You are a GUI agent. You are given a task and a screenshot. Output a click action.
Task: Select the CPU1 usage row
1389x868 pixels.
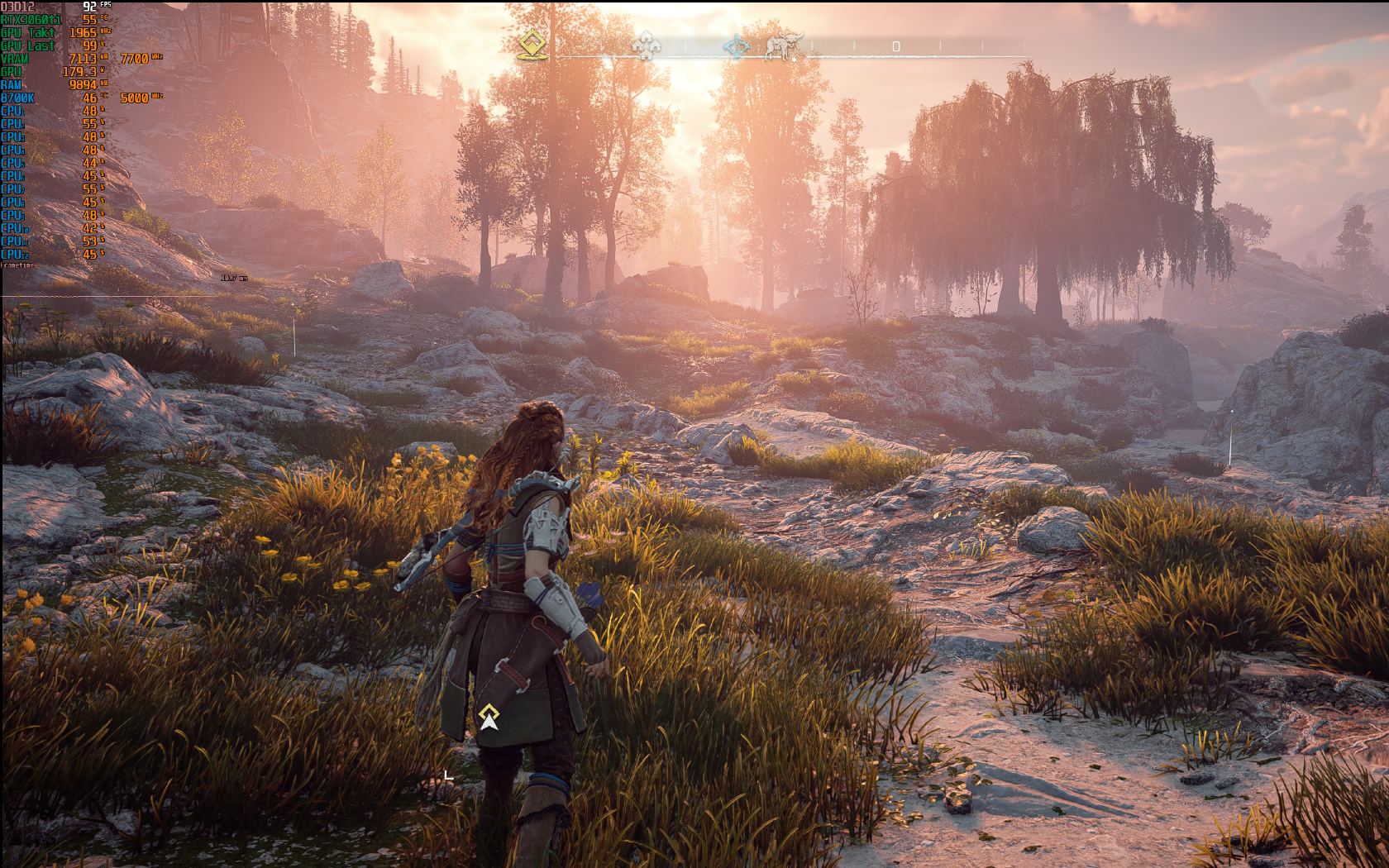click(x=17, y=112)
